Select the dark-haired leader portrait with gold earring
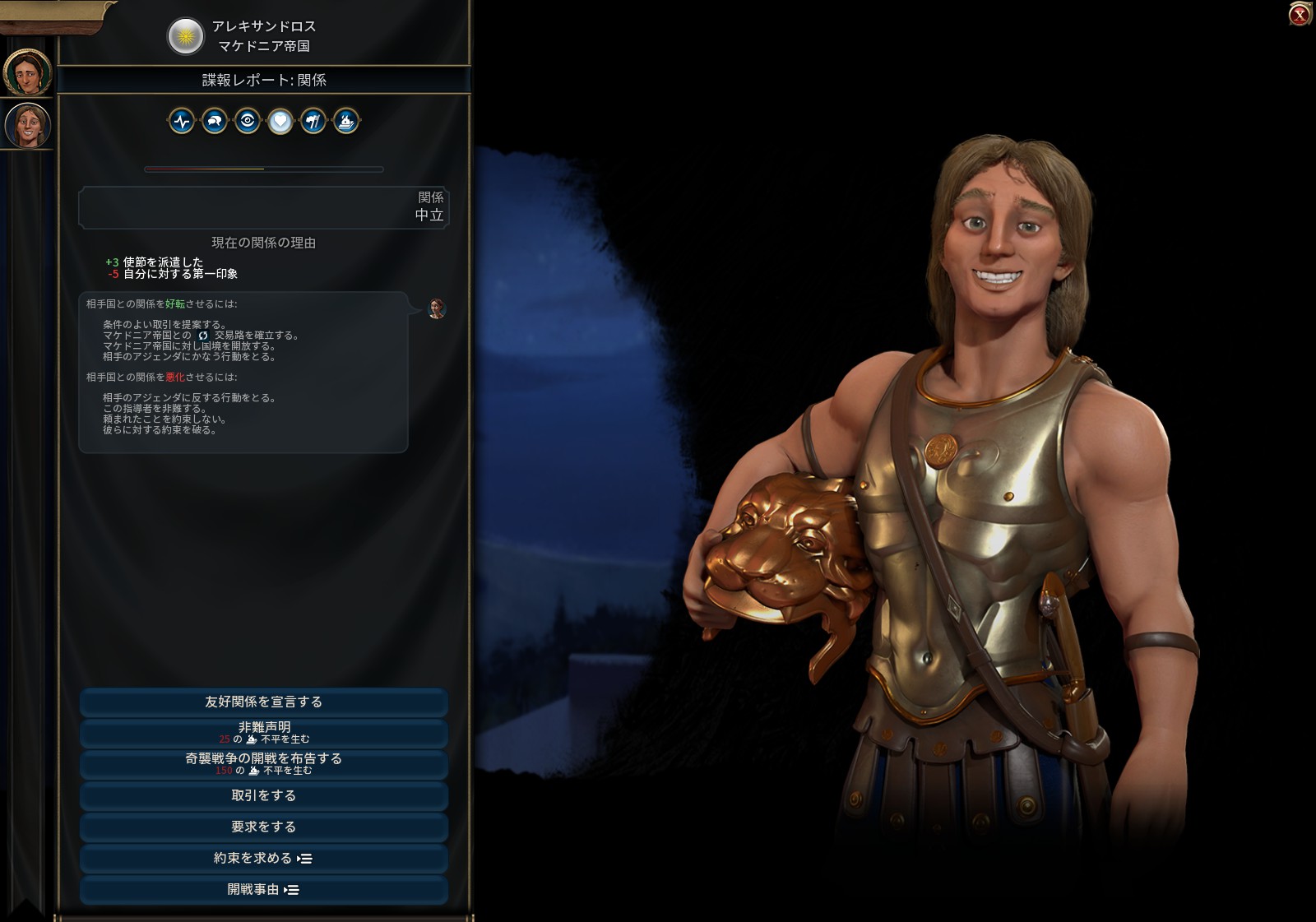 tap(27, 73)
